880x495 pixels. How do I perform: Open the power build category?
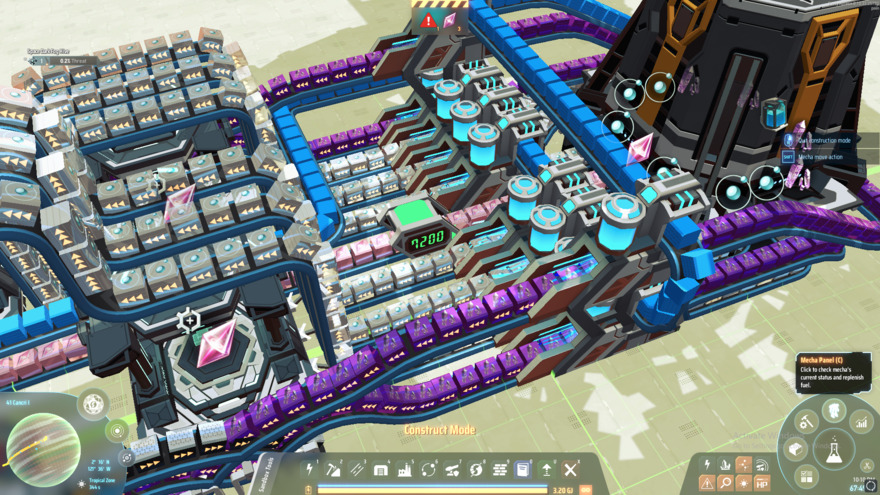coord(310,469)
